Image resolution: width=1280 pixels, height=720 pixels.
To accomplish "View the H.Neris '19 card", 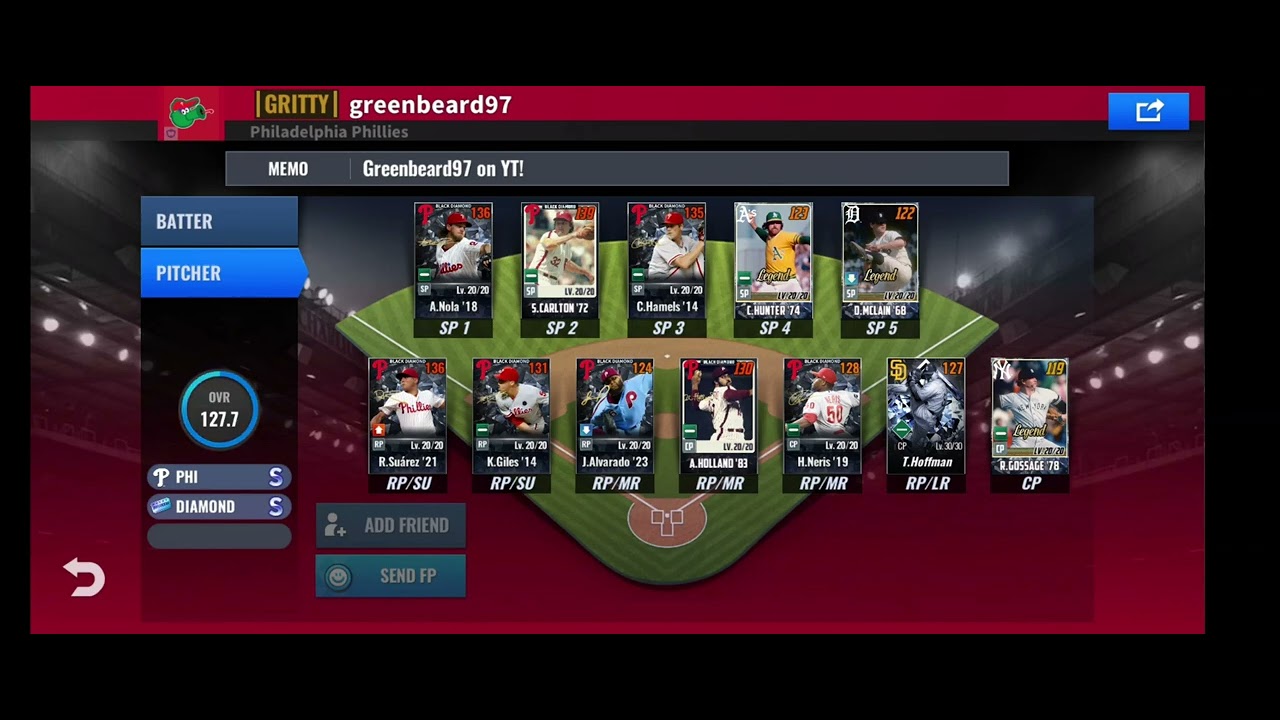I will [x=822, y=415].
